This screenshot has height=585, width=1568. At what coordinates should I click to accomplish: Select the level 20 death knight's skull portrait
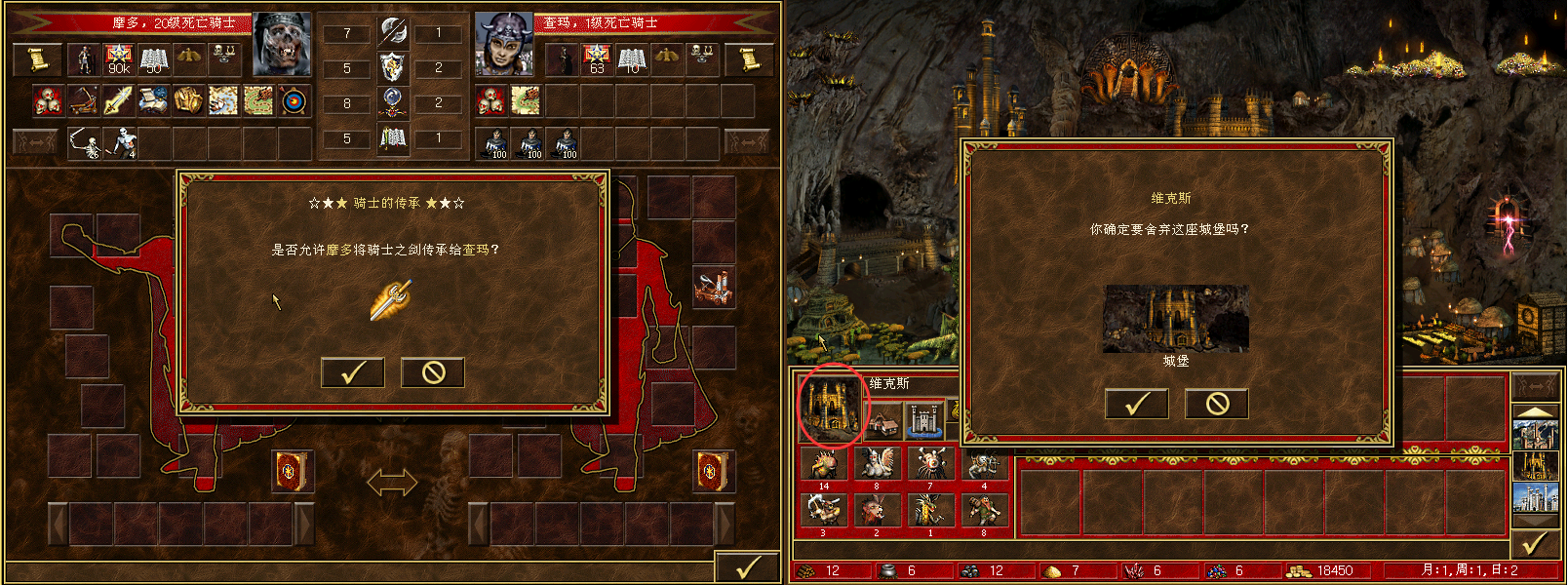click(x=282, y=45)
